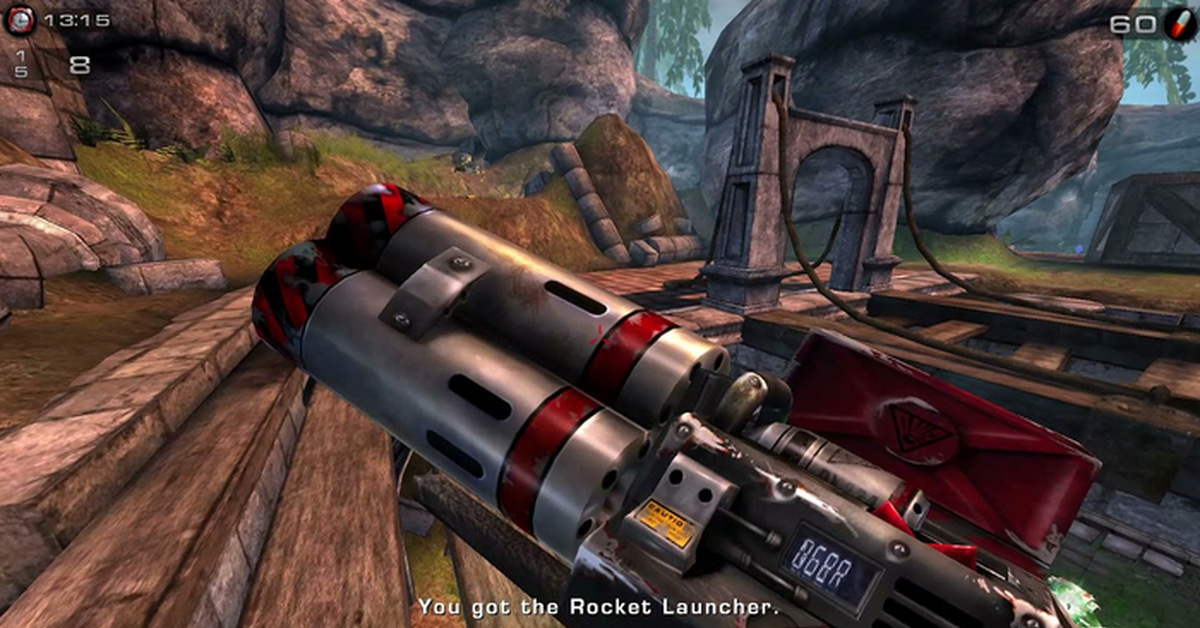Image resolution: width=1200 pixels, height=628 pixels.
Task: Click the match clock icon
Action: click(x=19, y=20)
